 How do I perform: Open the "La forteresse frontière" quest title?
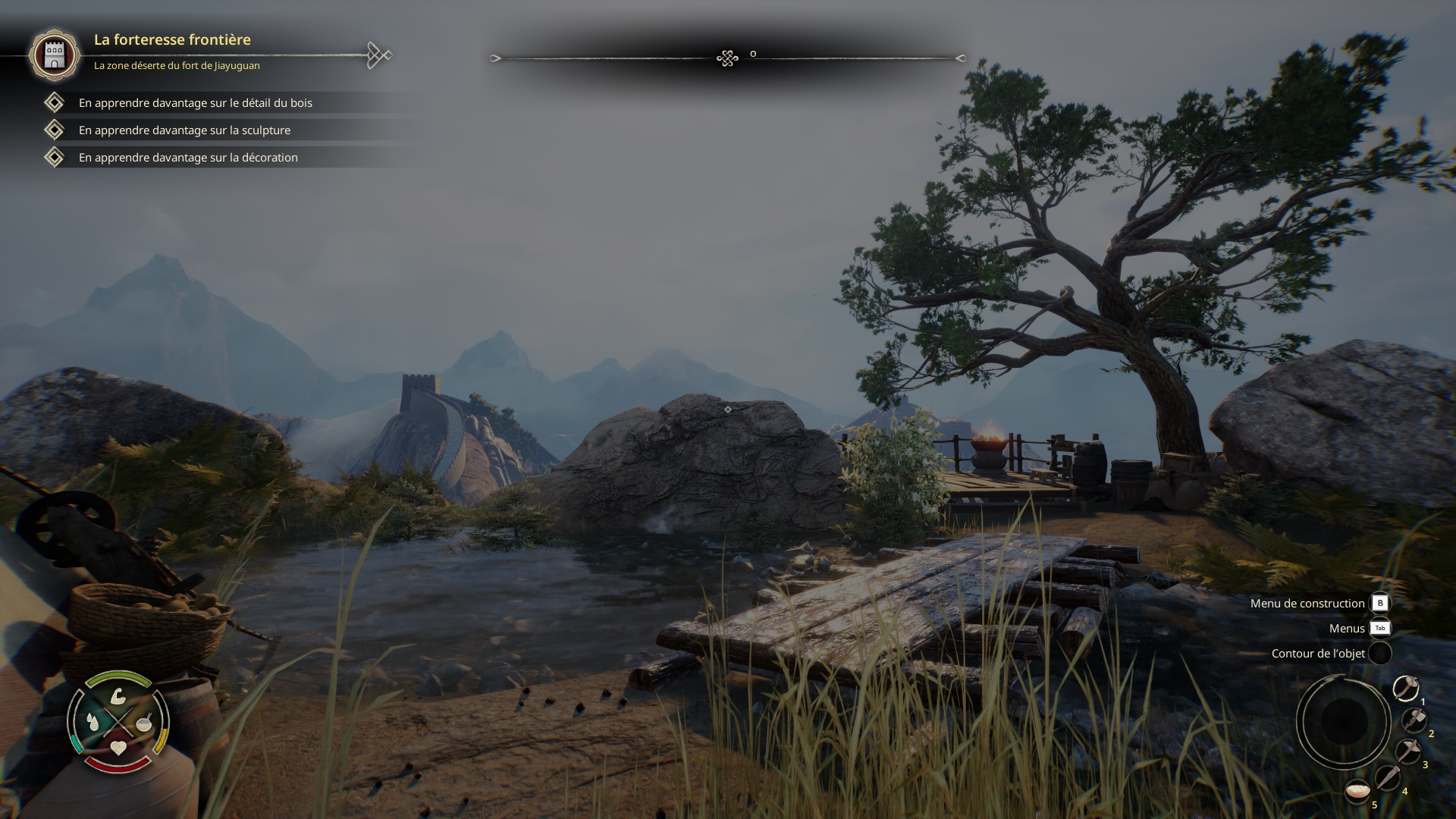[172, 39]
